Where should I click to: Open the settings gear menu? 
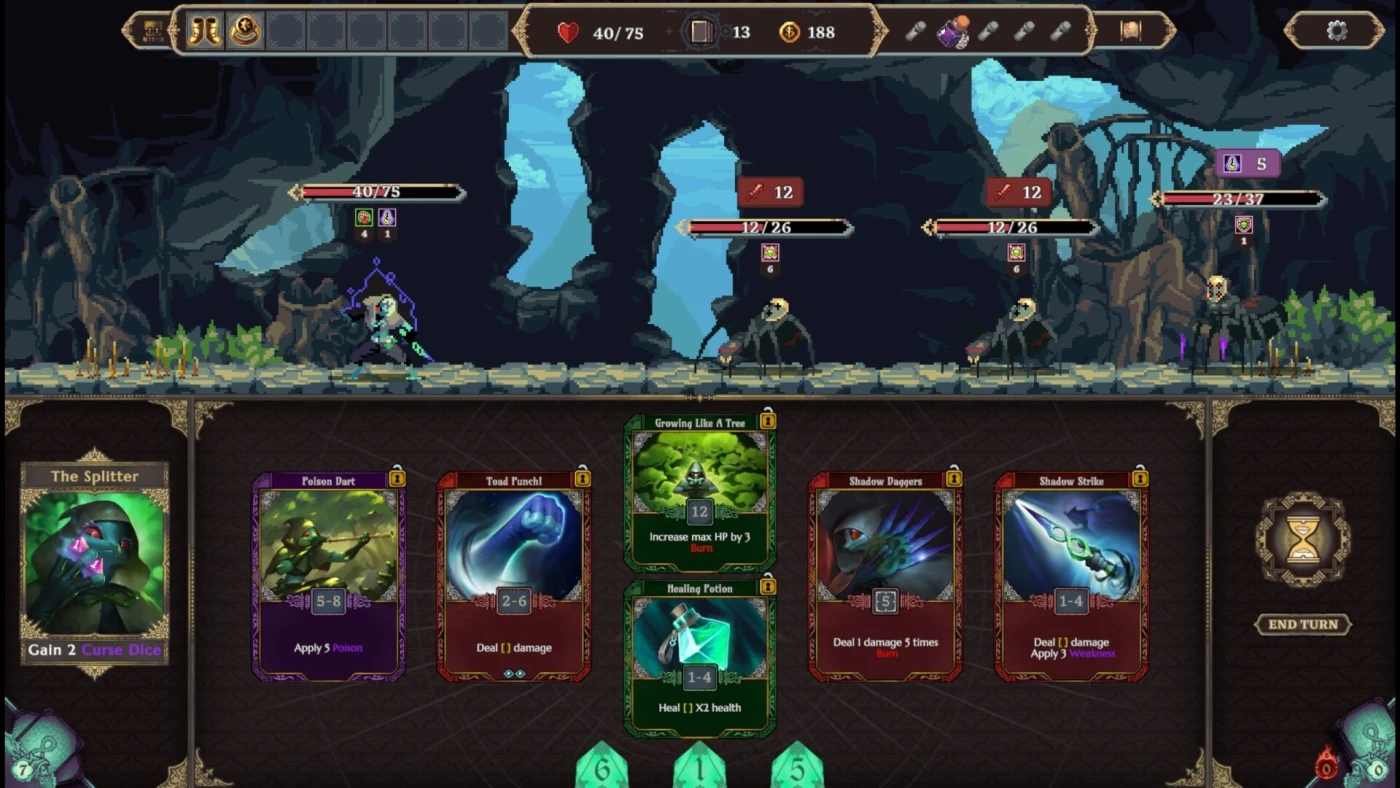coord(1336,31)
